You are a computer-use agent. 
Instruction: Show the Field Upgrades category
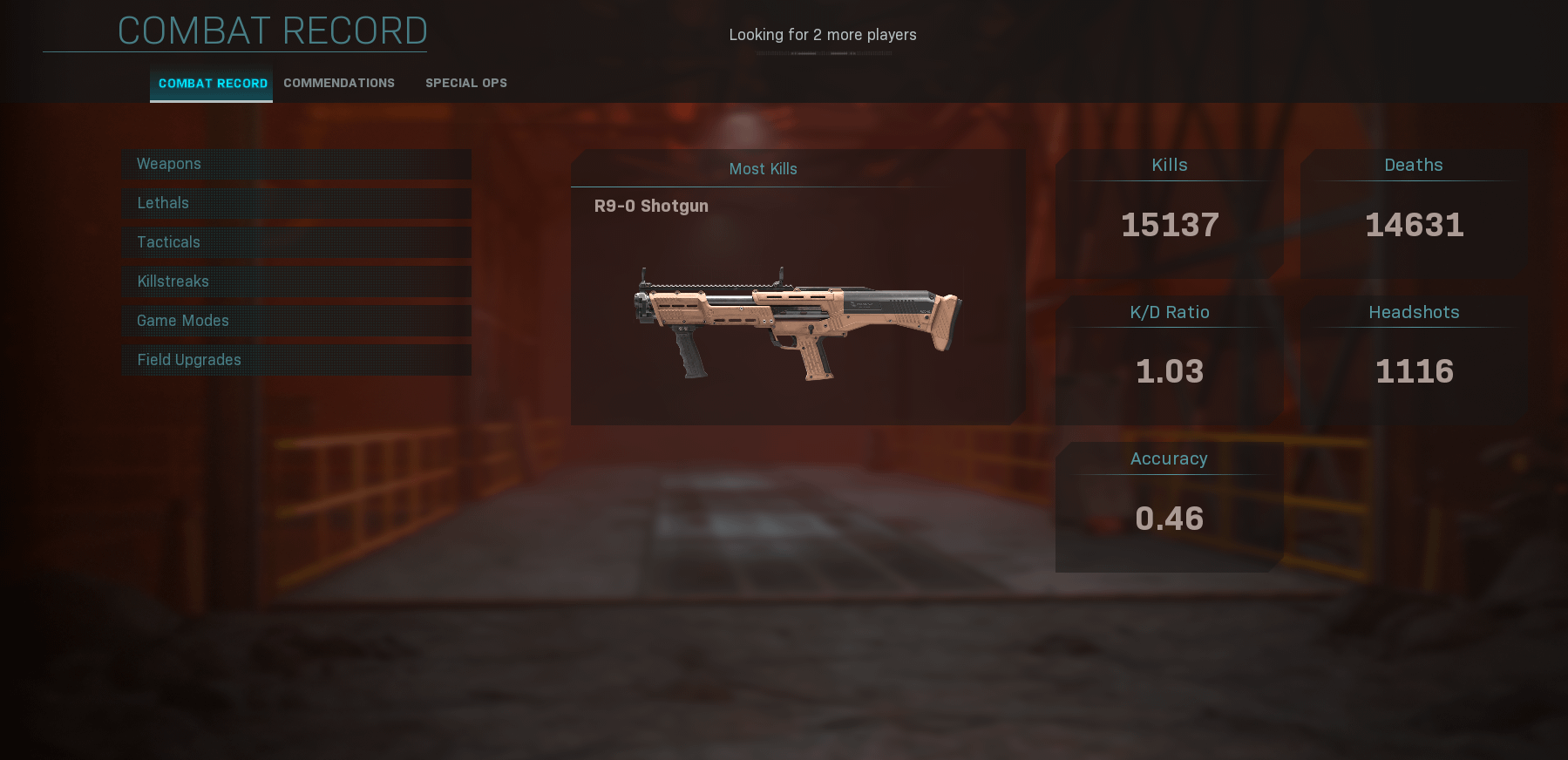click(x=296, y=360)
